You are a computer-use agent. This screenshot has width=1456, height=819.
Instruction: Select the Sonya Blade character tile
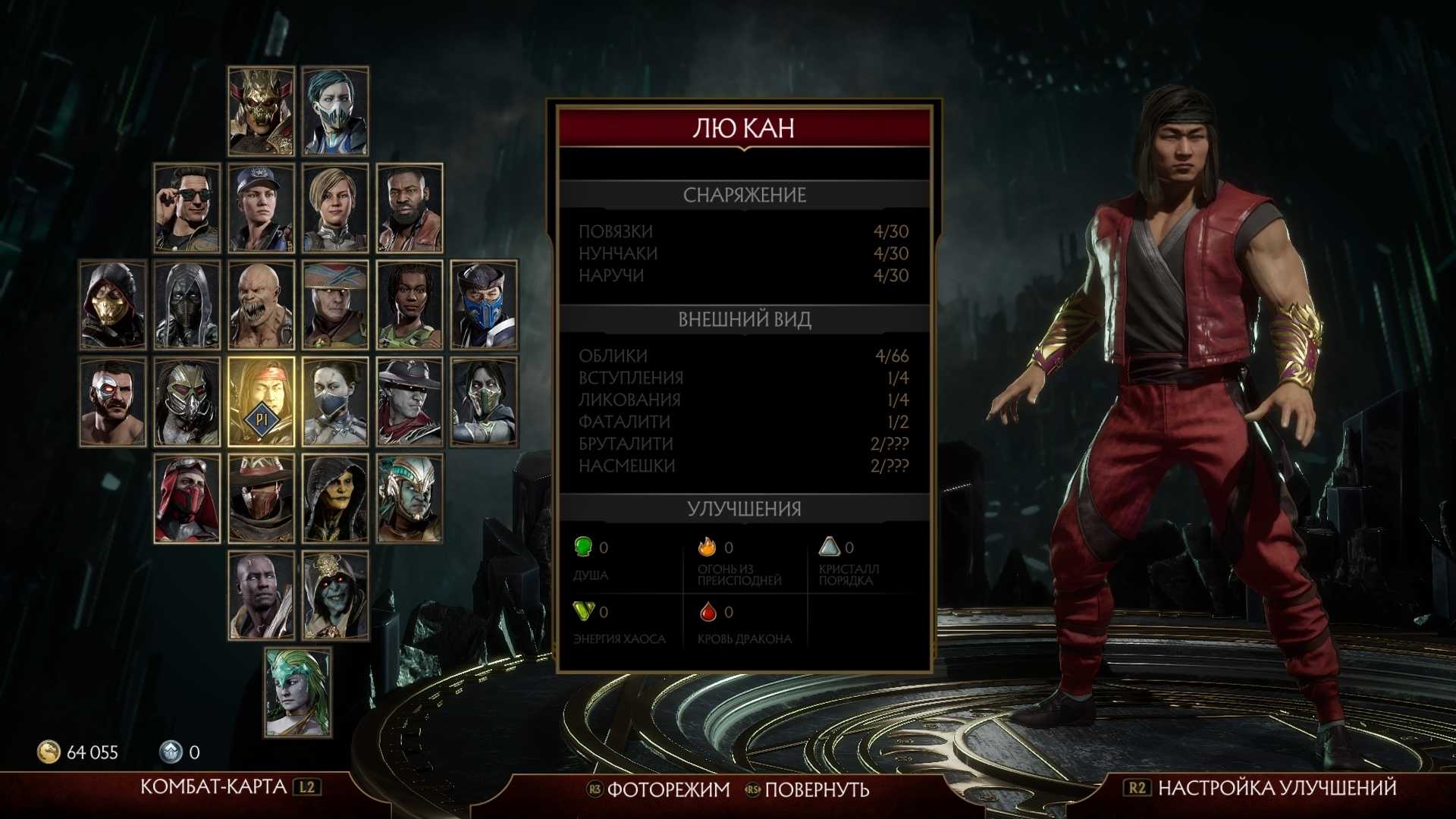[261, 208]
